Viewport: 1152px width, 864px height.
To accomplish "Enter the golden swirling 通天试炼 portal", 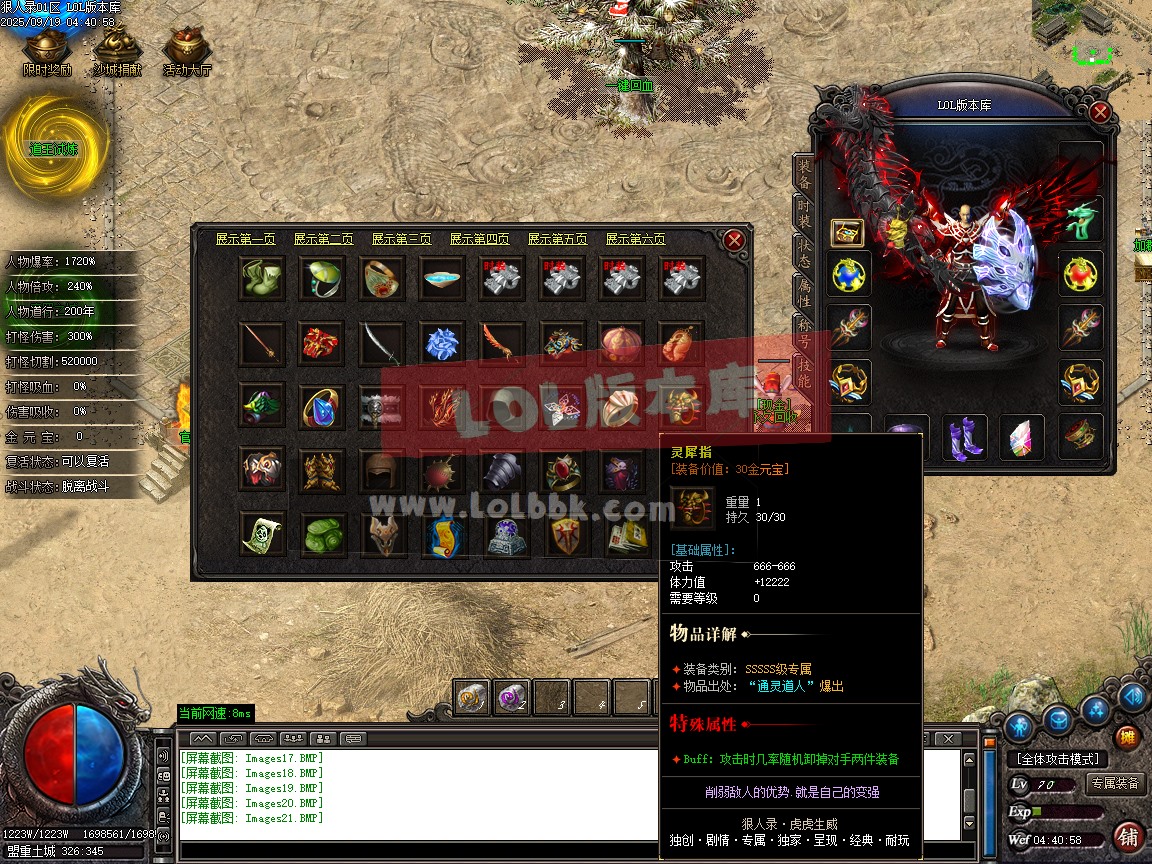I will point(53,148).
